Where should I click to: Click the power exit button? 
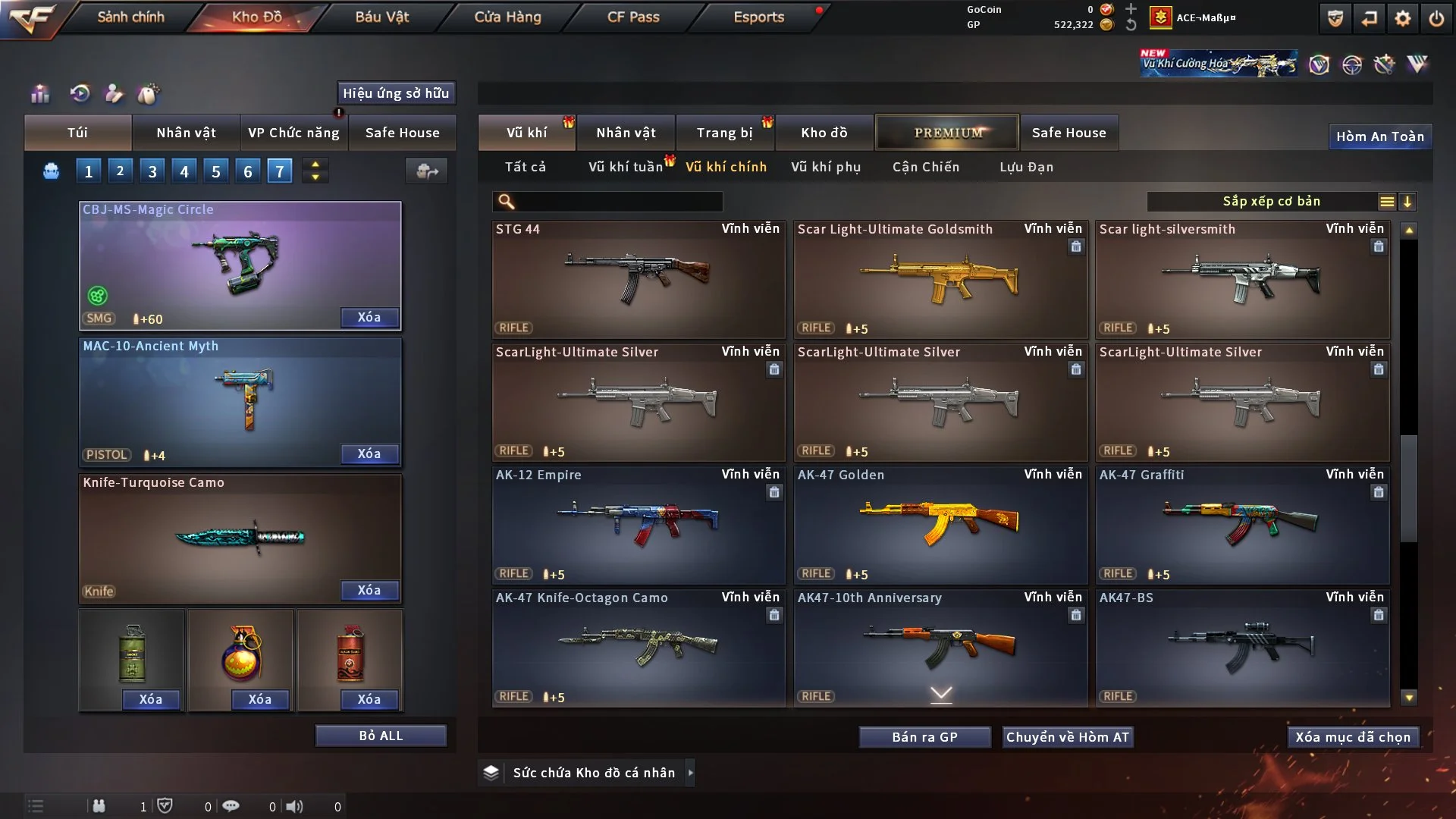pos(1436,18)
